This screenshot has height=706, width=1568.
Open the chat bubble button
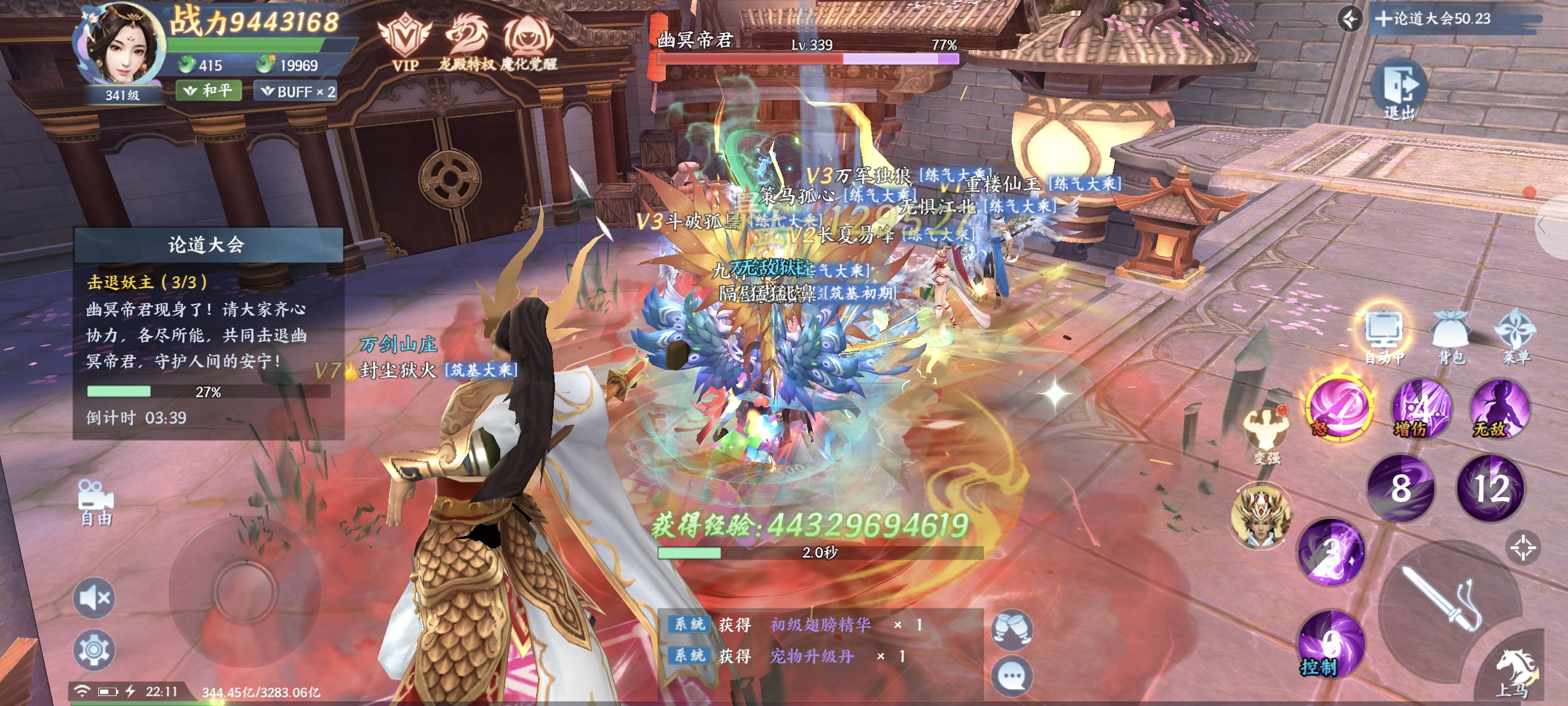[1012, 675]
